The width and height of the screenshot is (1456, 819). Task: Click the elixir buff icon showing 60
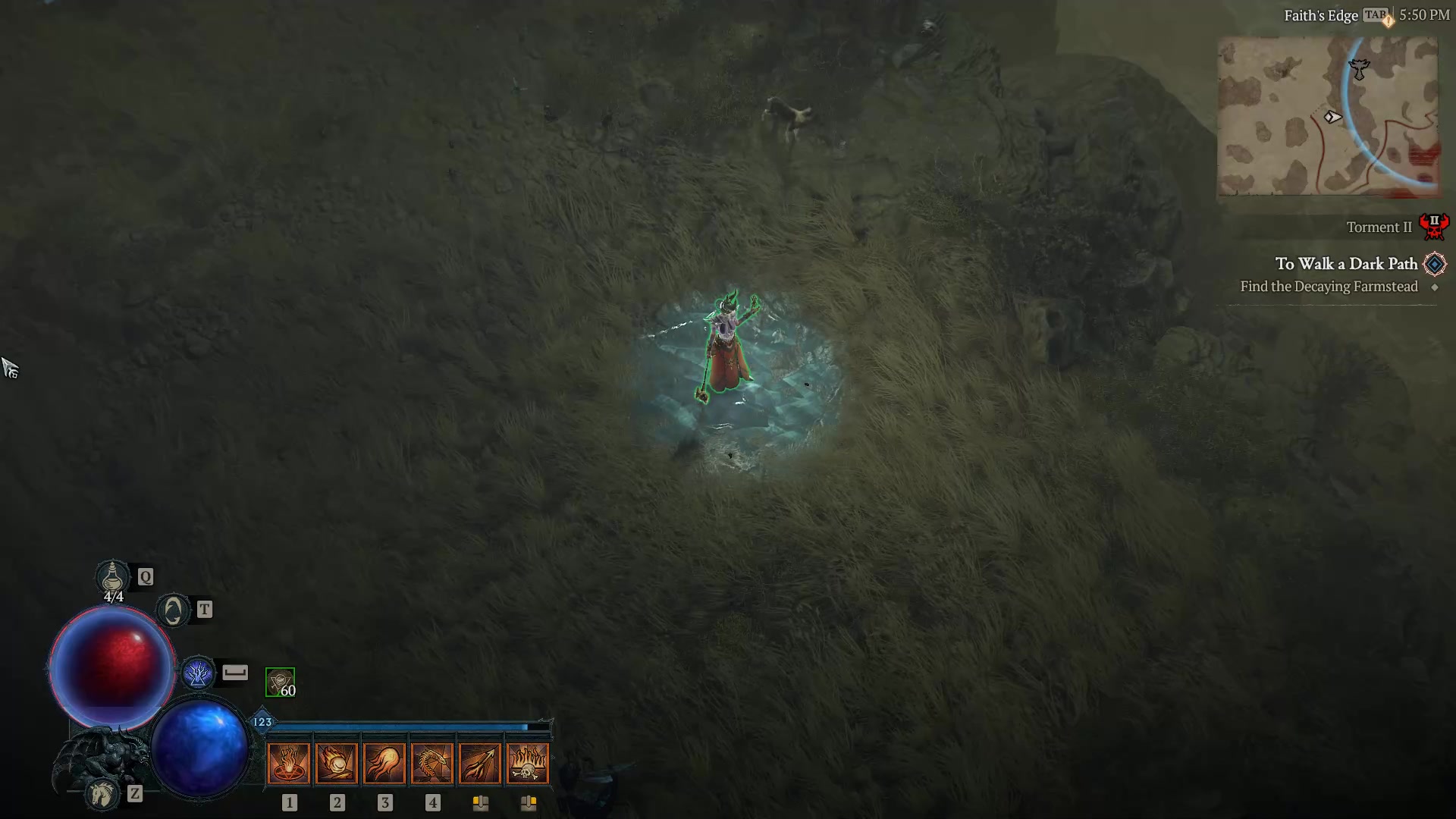coord(279,681)
